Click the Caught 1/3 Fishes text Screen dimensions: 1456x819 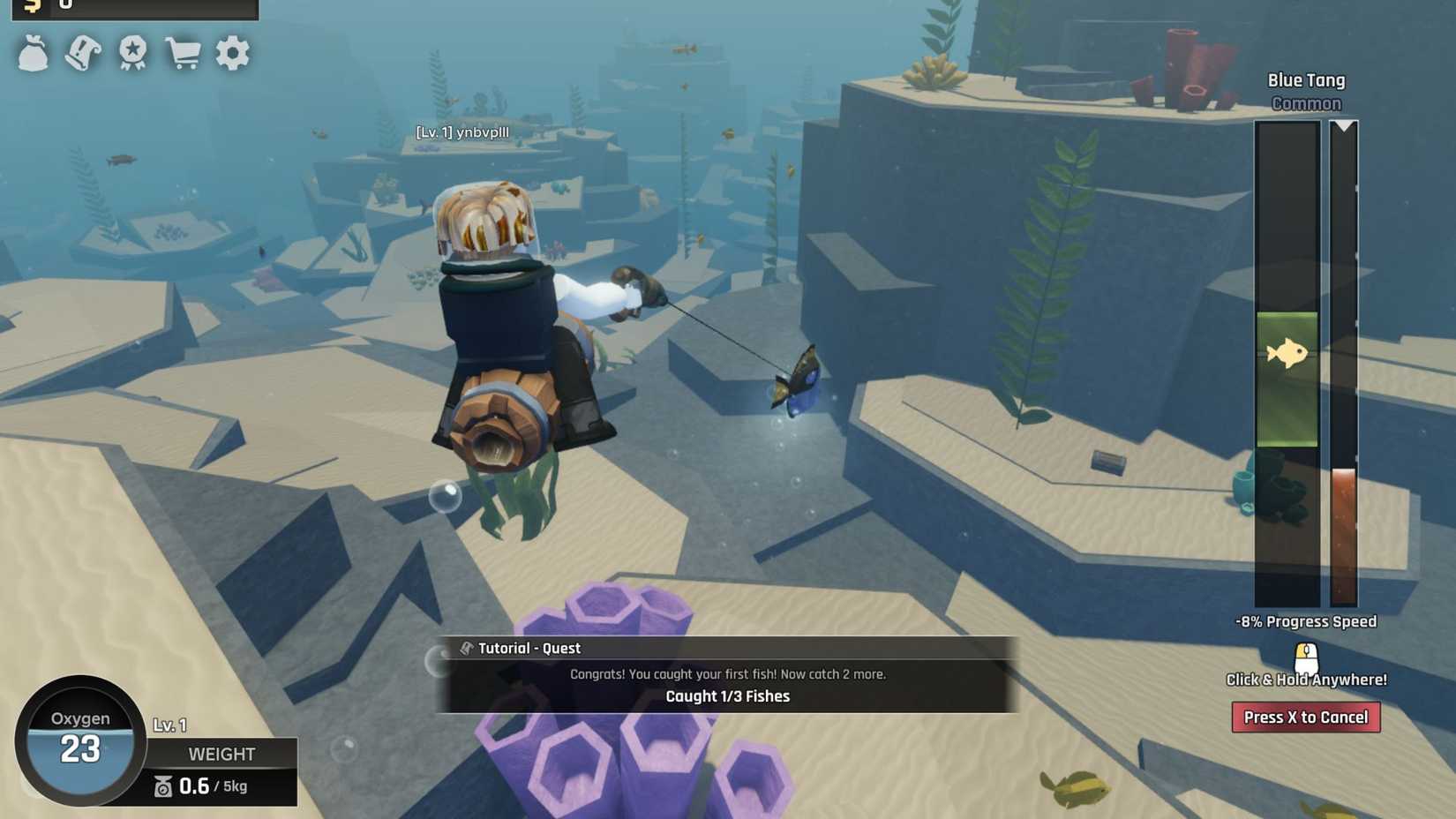pos(730,696)
